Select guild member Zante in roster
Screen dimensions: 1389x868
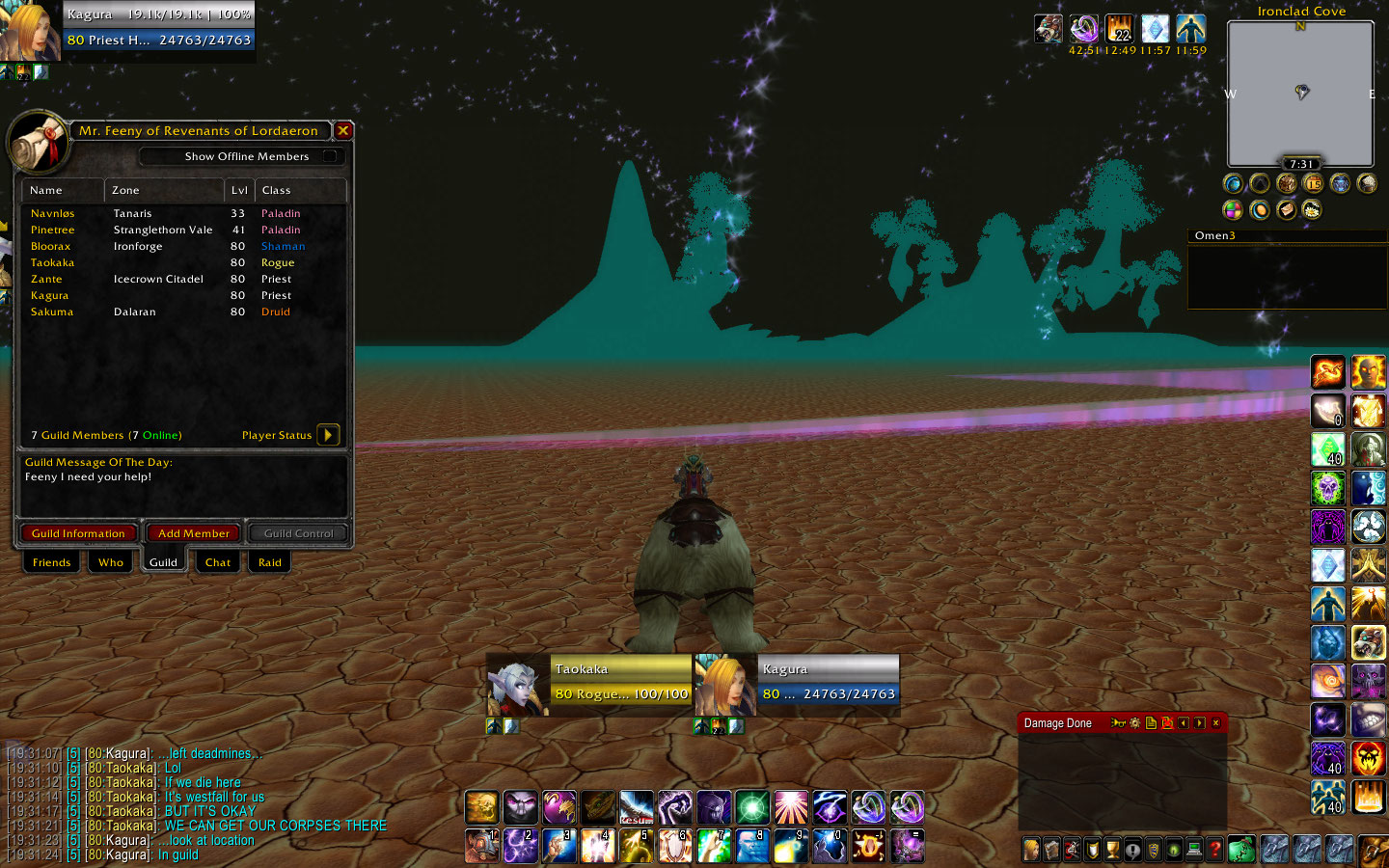[46, 279]
